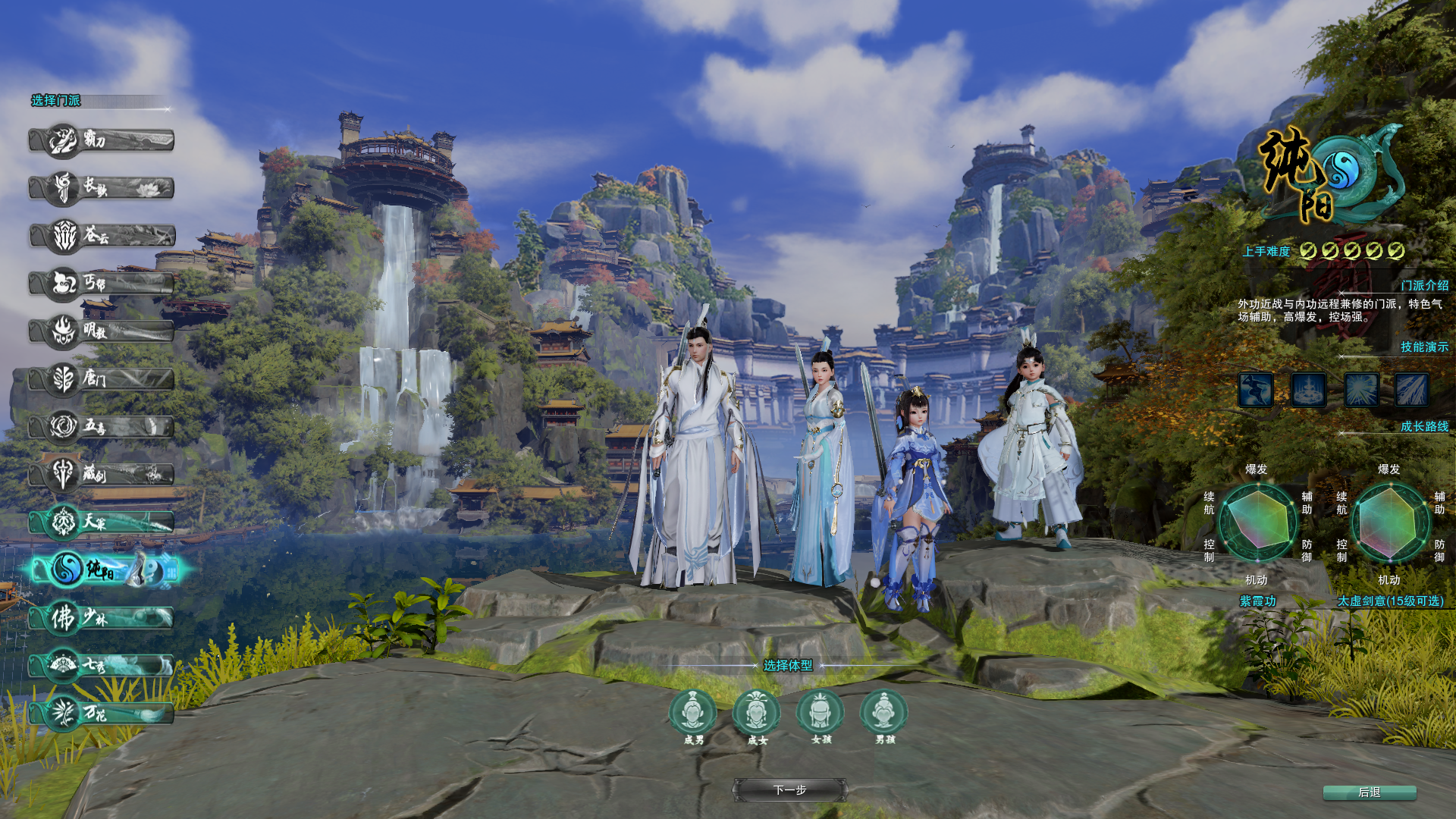
Task: Choose the 少林 sect entry
Action: [102, 618]
